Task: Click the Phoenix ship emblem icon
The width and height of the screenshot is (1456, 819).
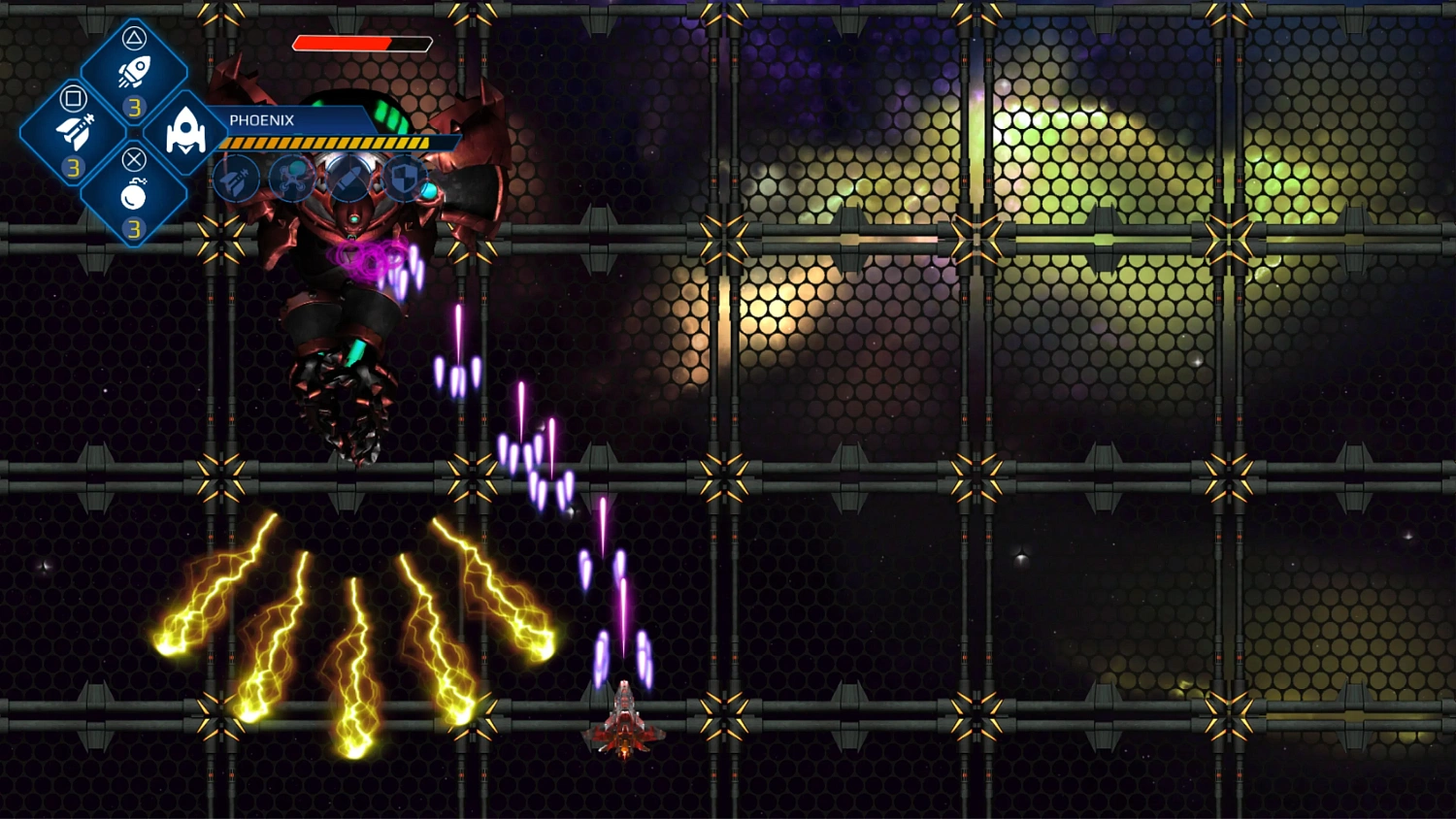Action: click(x=184, y=131)
